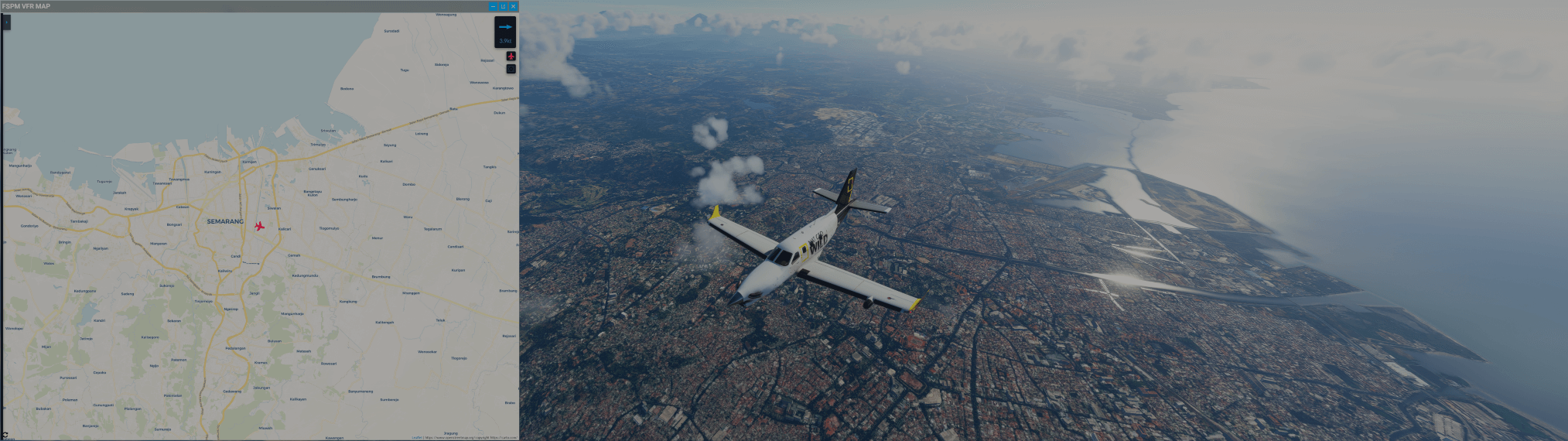The width and height of the screenshot is (1568, 441).
Task: Click the wind direction and speed widget
Action: click(x=505, y=32)
